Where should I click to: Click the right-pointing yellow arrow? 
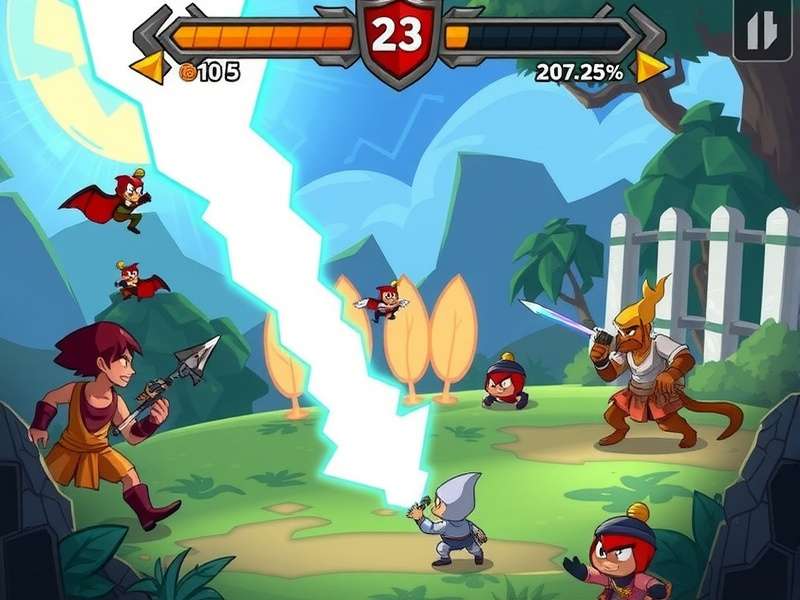tap(651, 68)
